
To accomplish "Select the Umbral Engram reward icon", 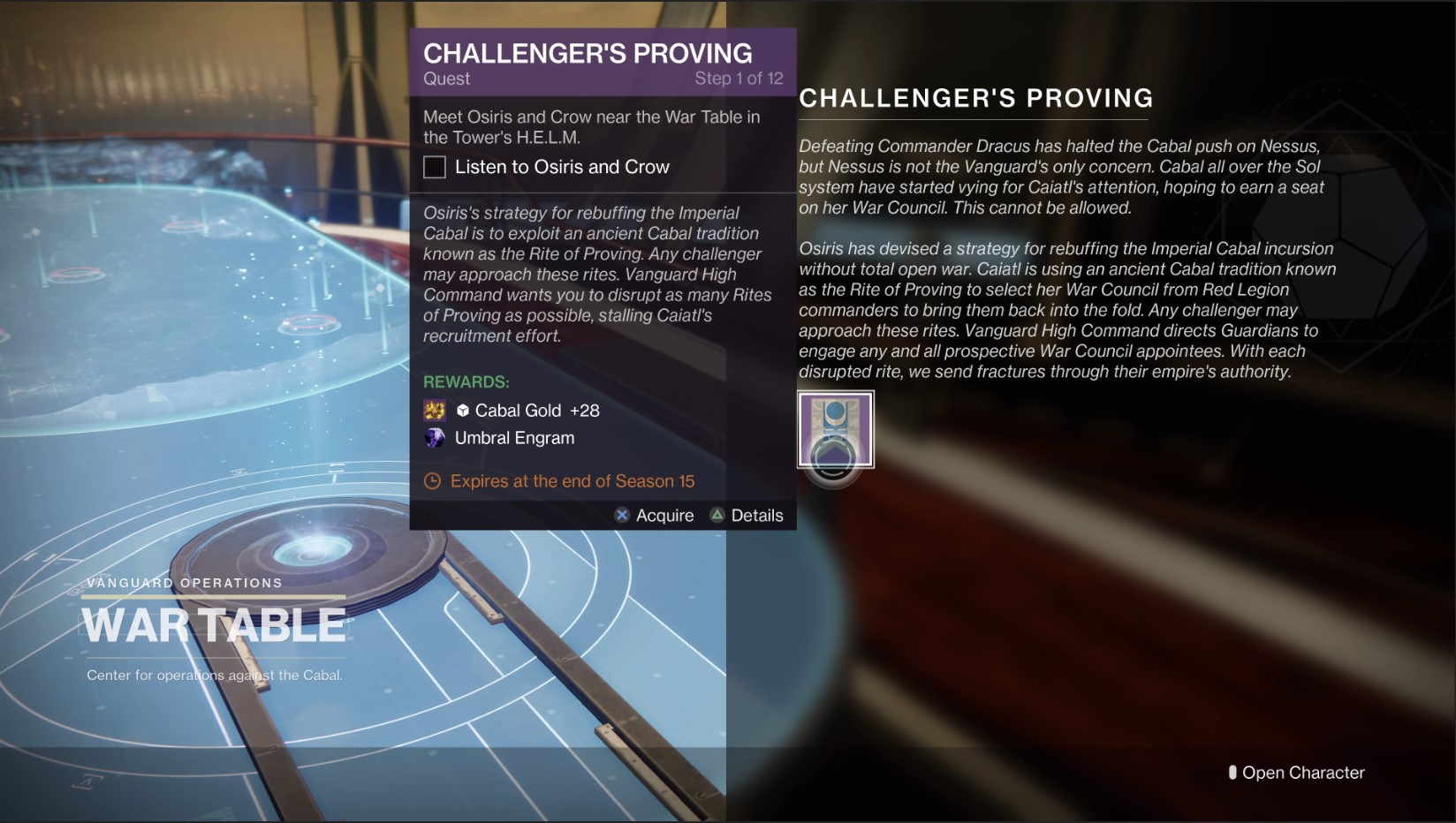I will coord(434,438).
